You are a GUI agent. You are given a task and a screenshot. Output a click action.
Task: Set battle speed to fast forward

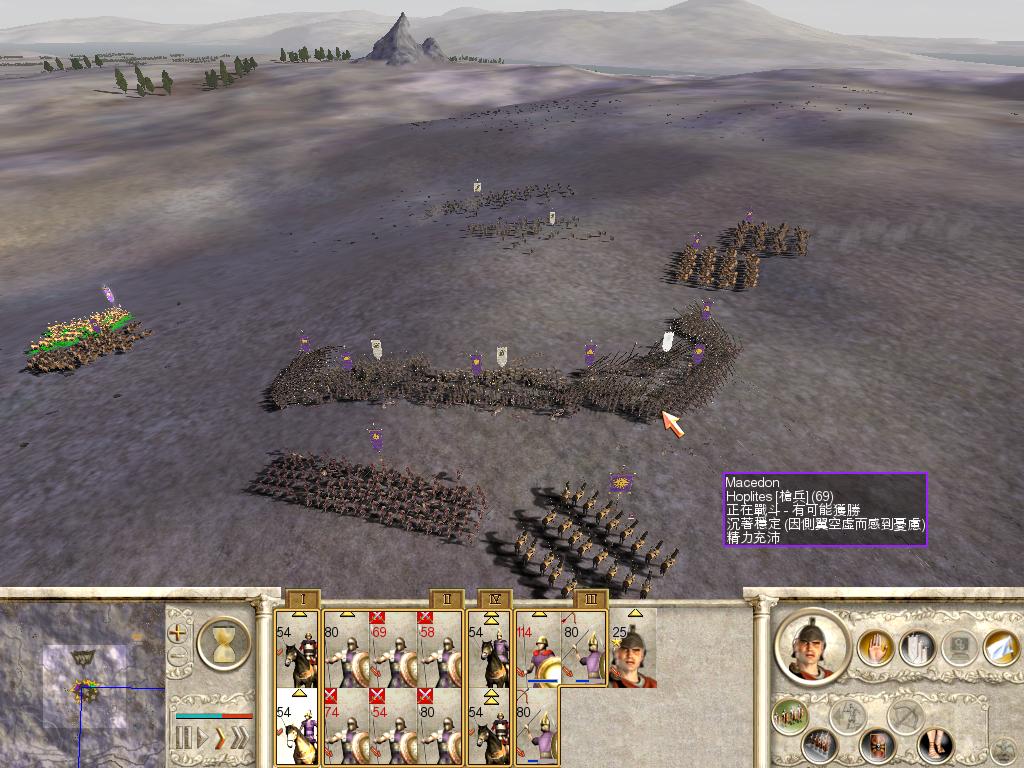click(x=220, y=739)
